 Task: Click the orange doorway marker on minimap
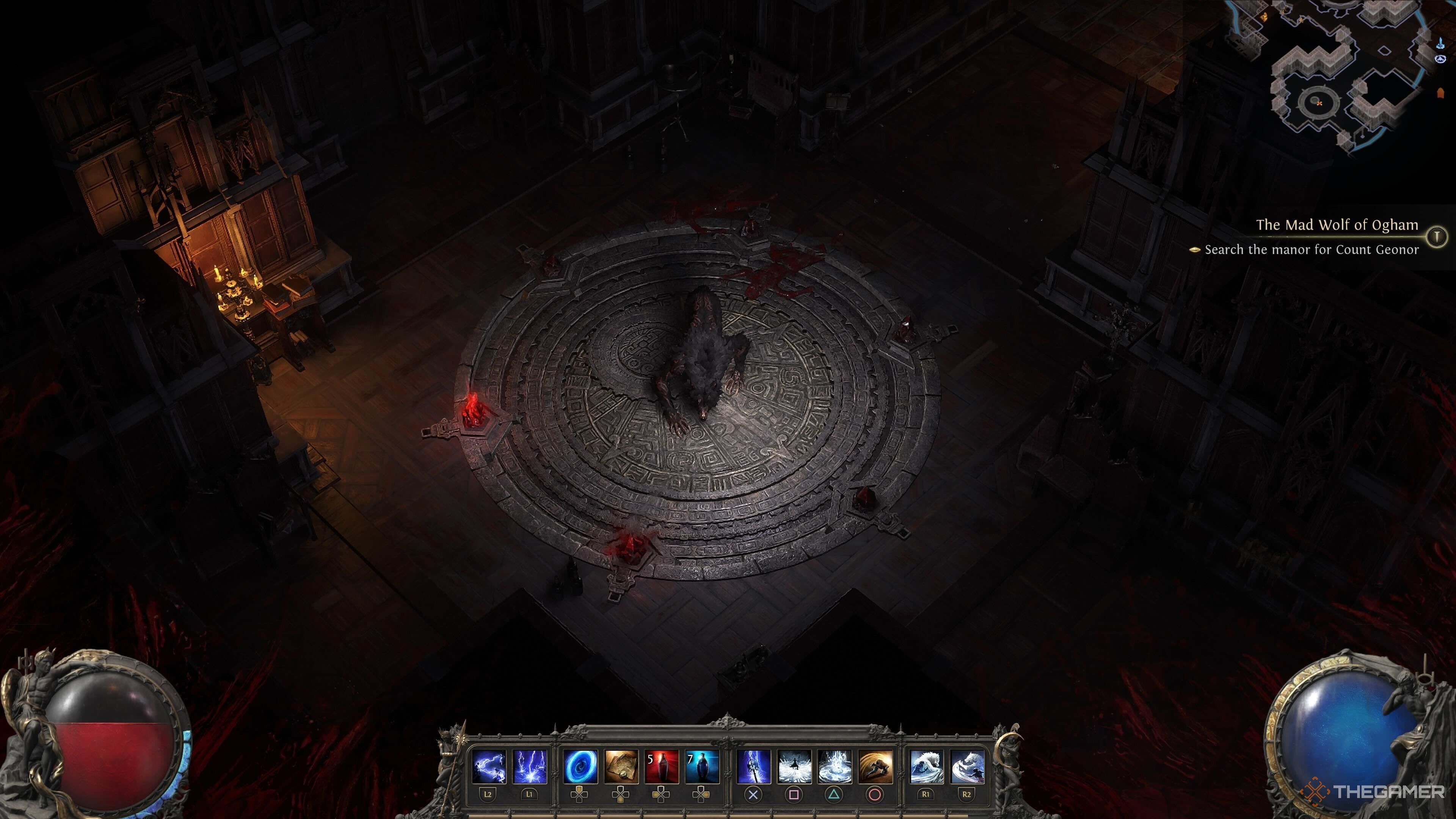(x=1440, y=93)
